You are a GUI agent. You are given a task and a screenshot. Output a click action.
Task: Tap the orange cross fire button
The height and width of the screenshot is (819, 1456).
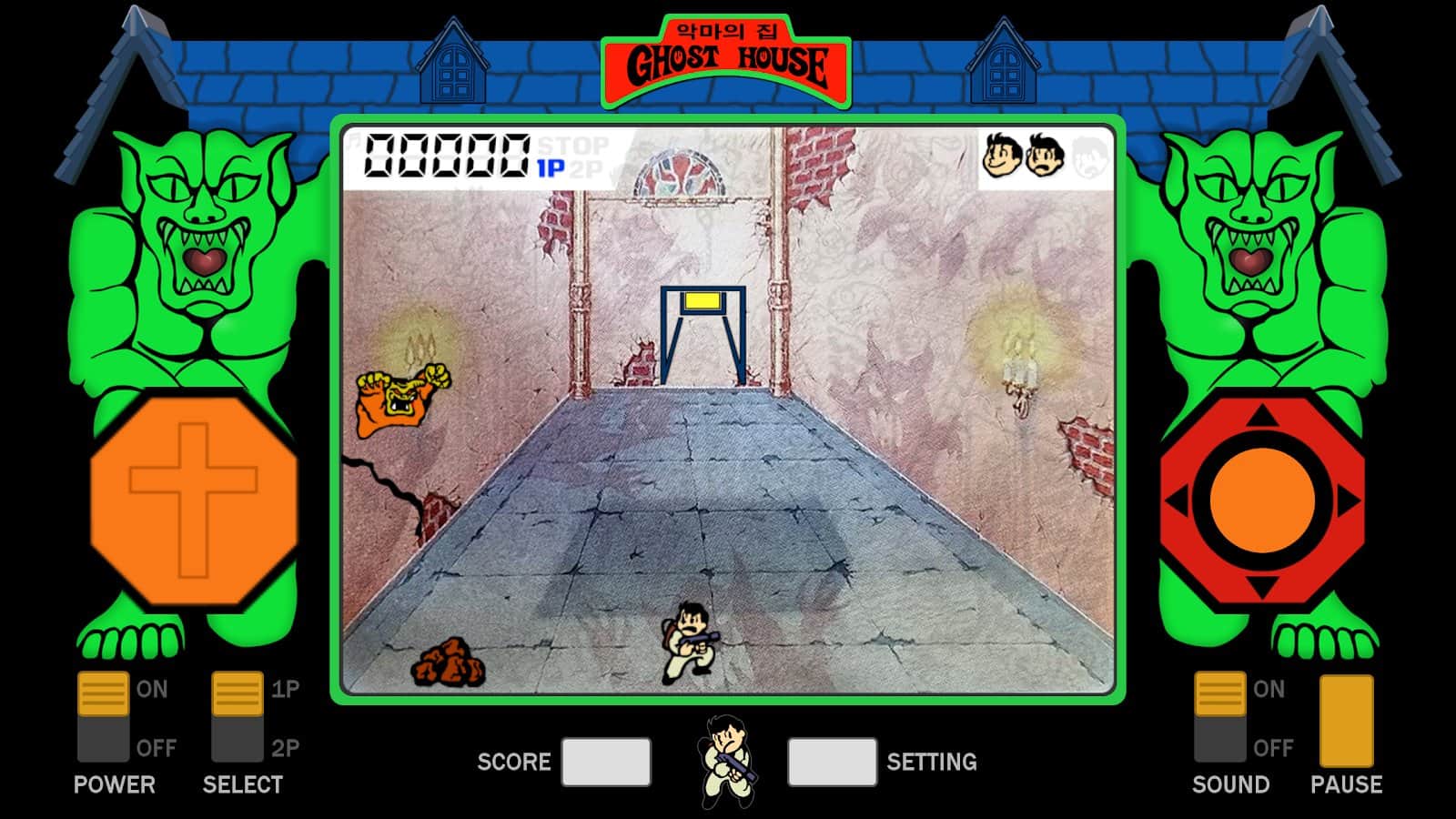194,500
